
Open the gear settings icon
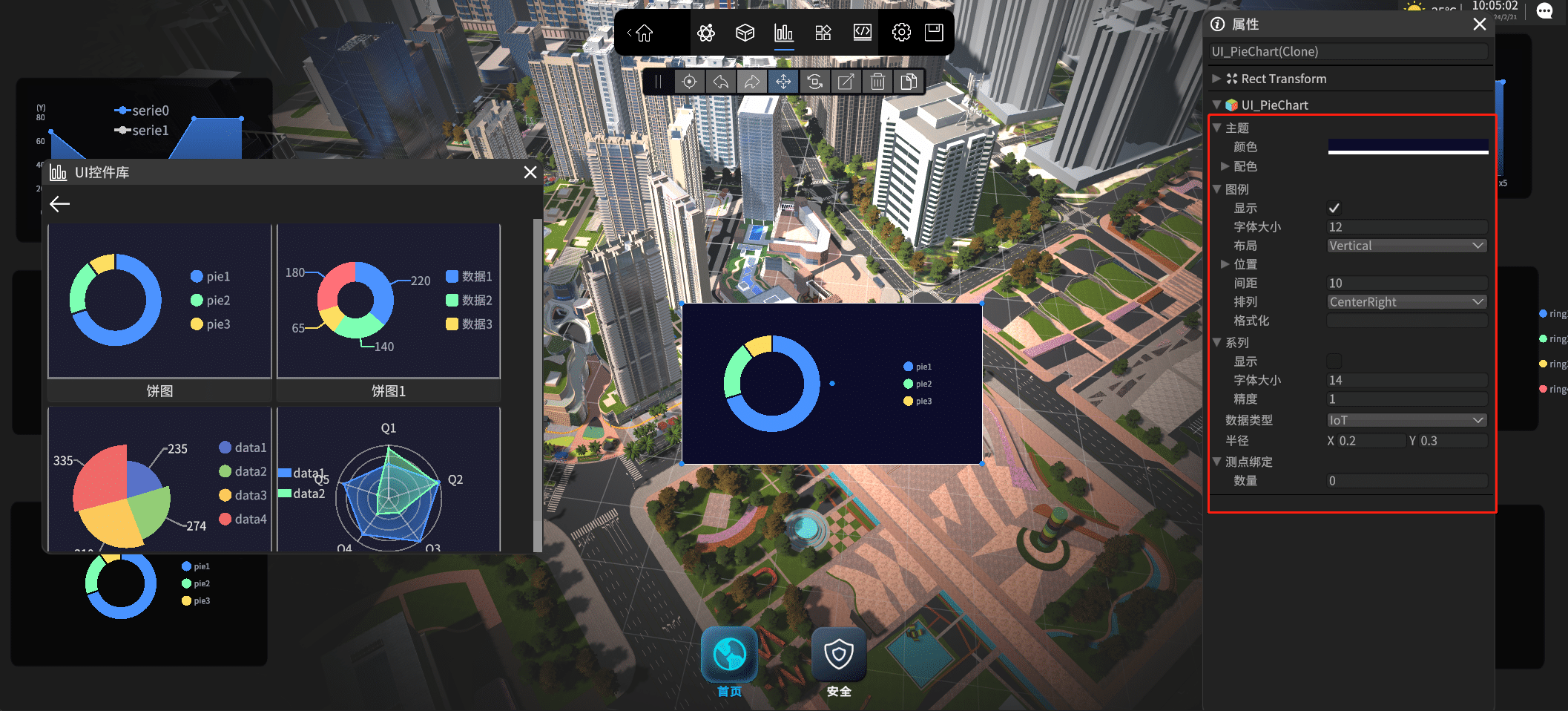coord(901,33)
